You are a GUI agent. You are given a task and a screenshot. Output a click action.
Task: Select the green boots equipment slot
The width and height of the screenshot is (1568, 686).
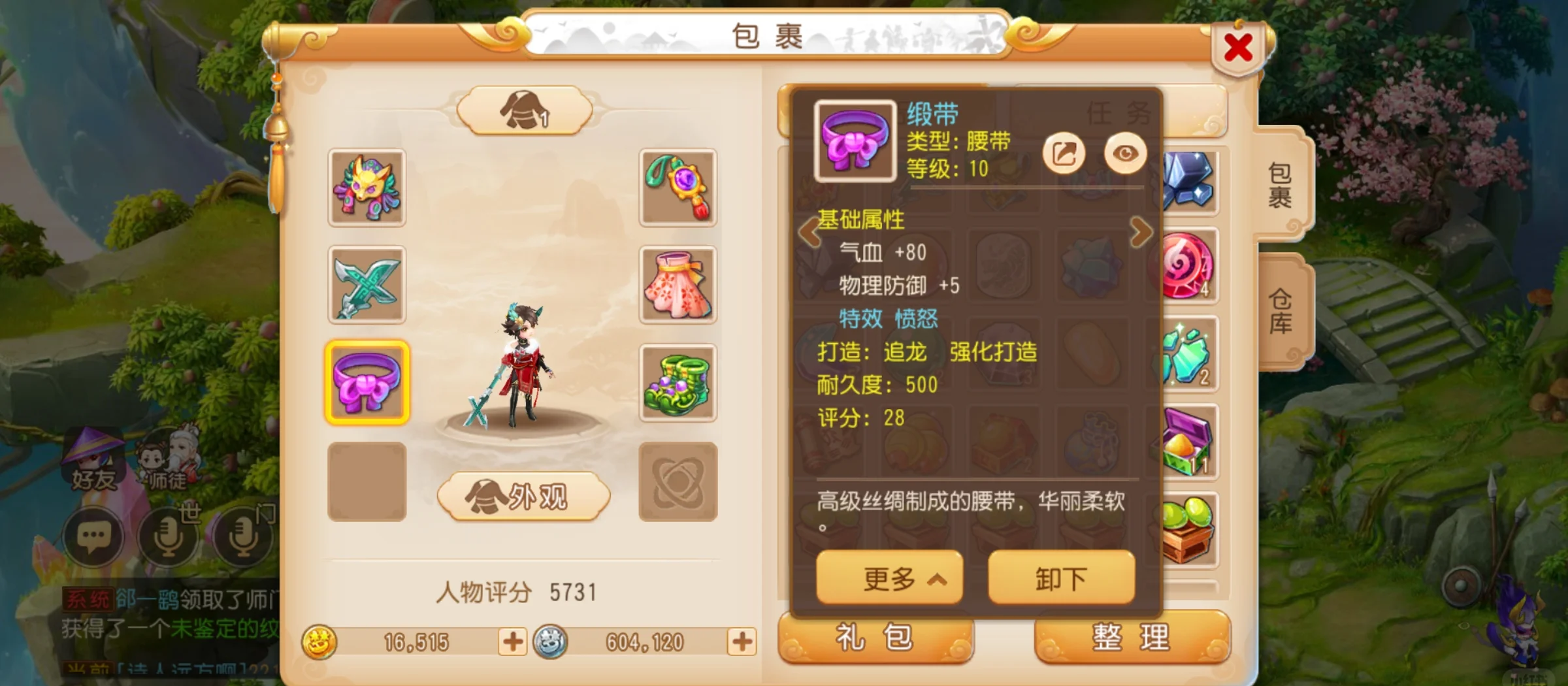pyautogui.click(x=677, y=383)
